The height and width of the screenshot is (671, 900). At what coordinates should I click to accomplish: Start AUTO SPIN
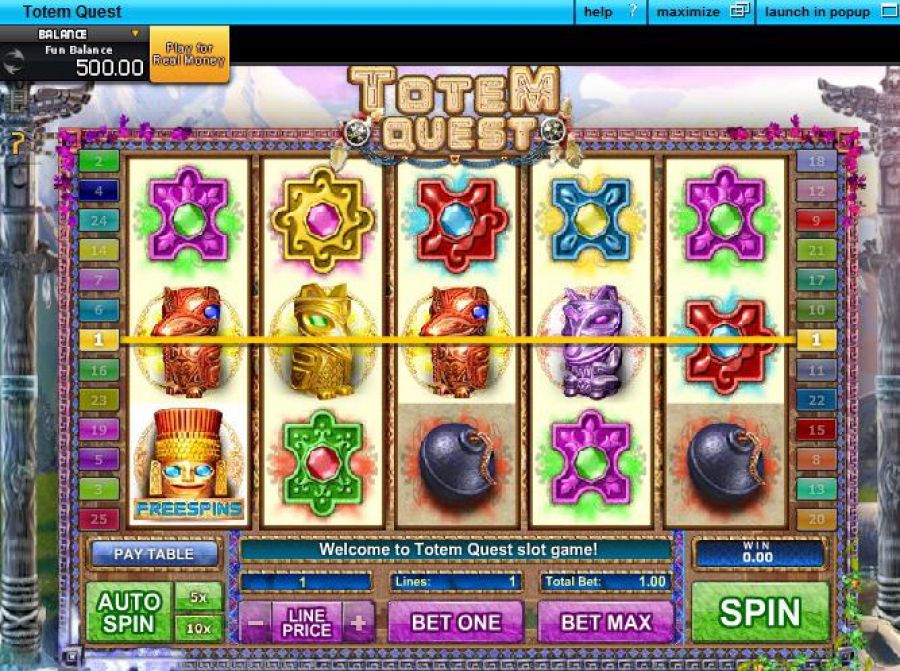[x=129, y=612]
